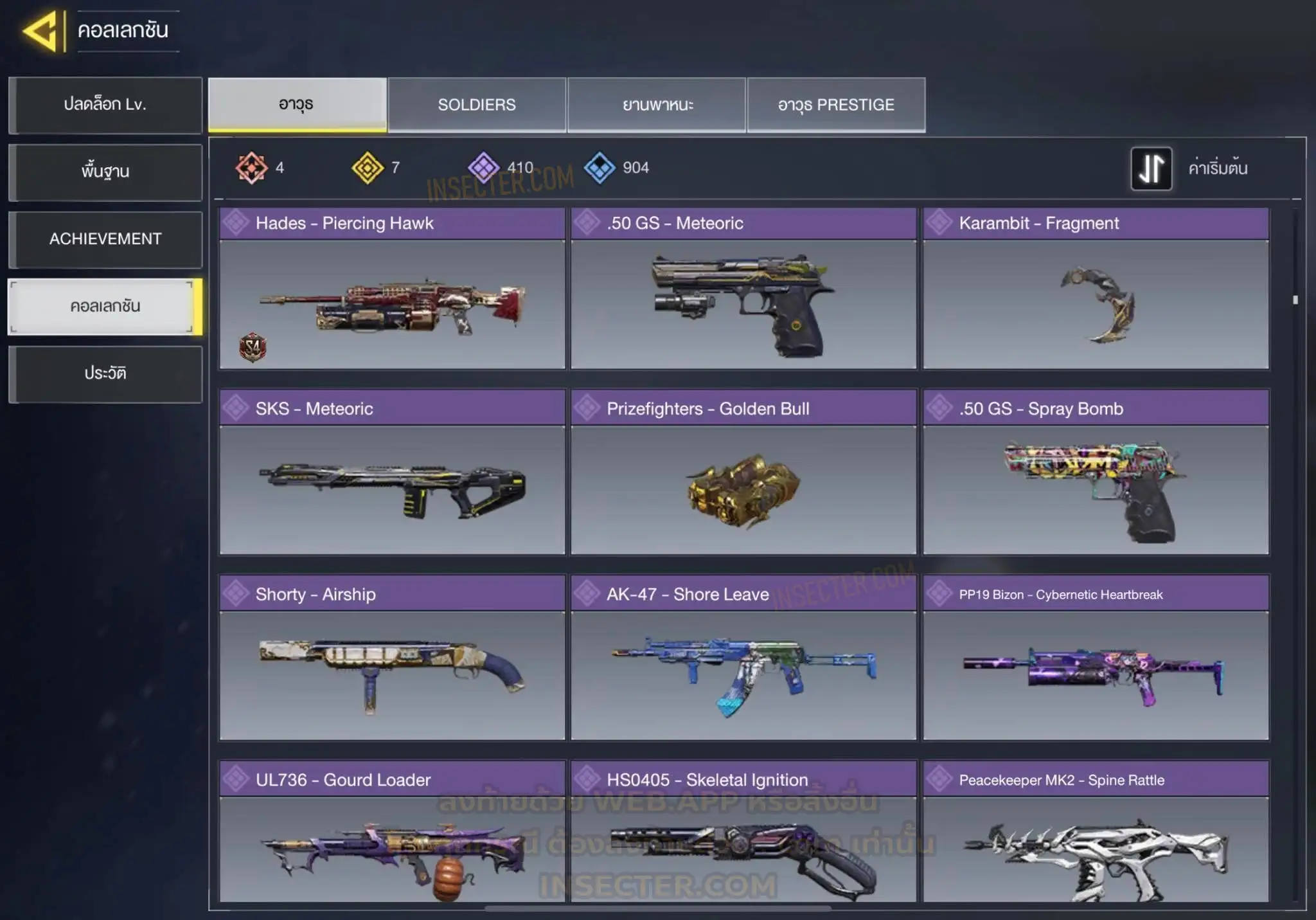
Task: Select the พื้นฐาน menu entry
Action: pos(105,172)
